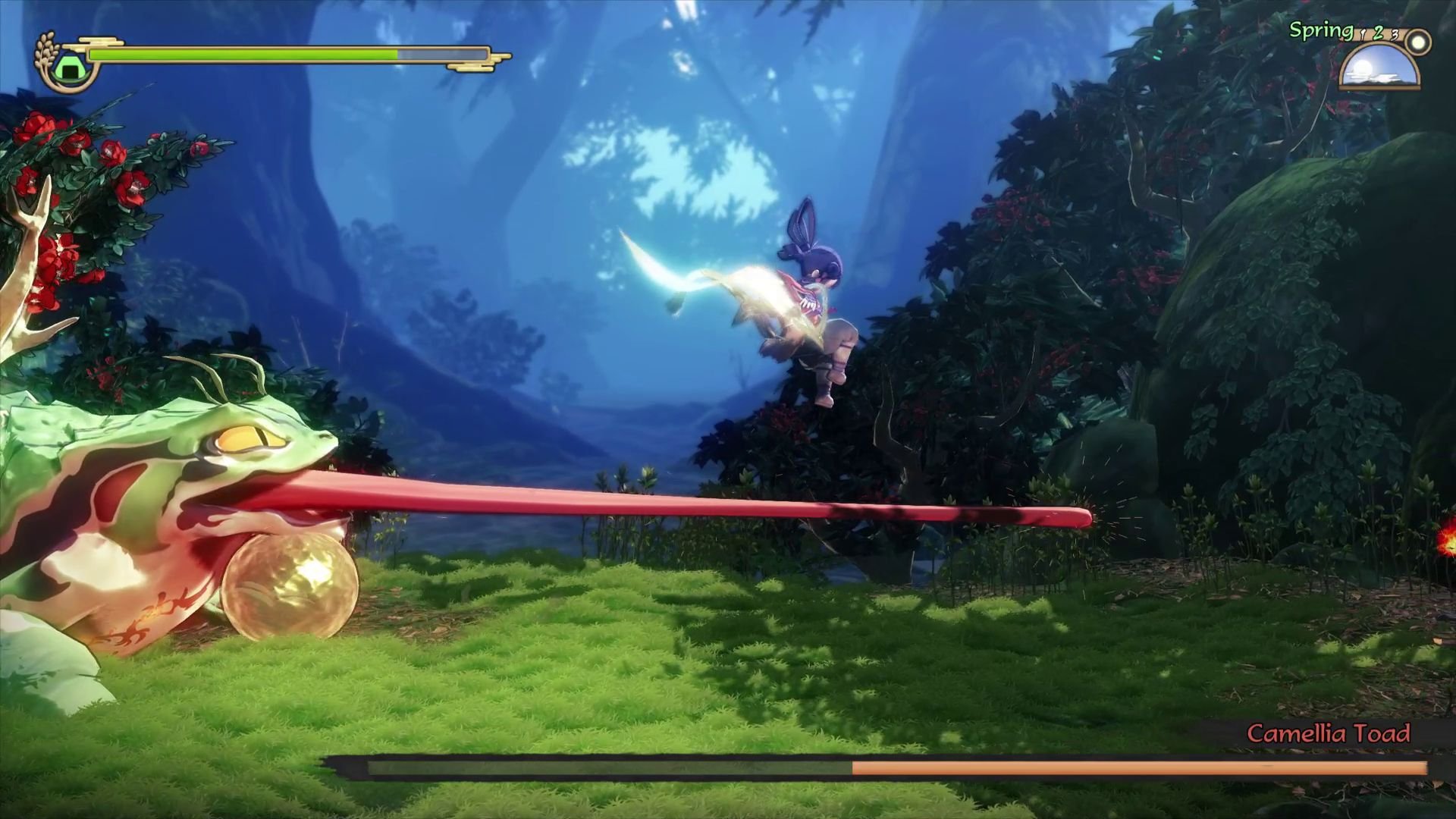The image size is (1456, 819).
Task: Expand the Spring season banner
Action: [1321, 29]
